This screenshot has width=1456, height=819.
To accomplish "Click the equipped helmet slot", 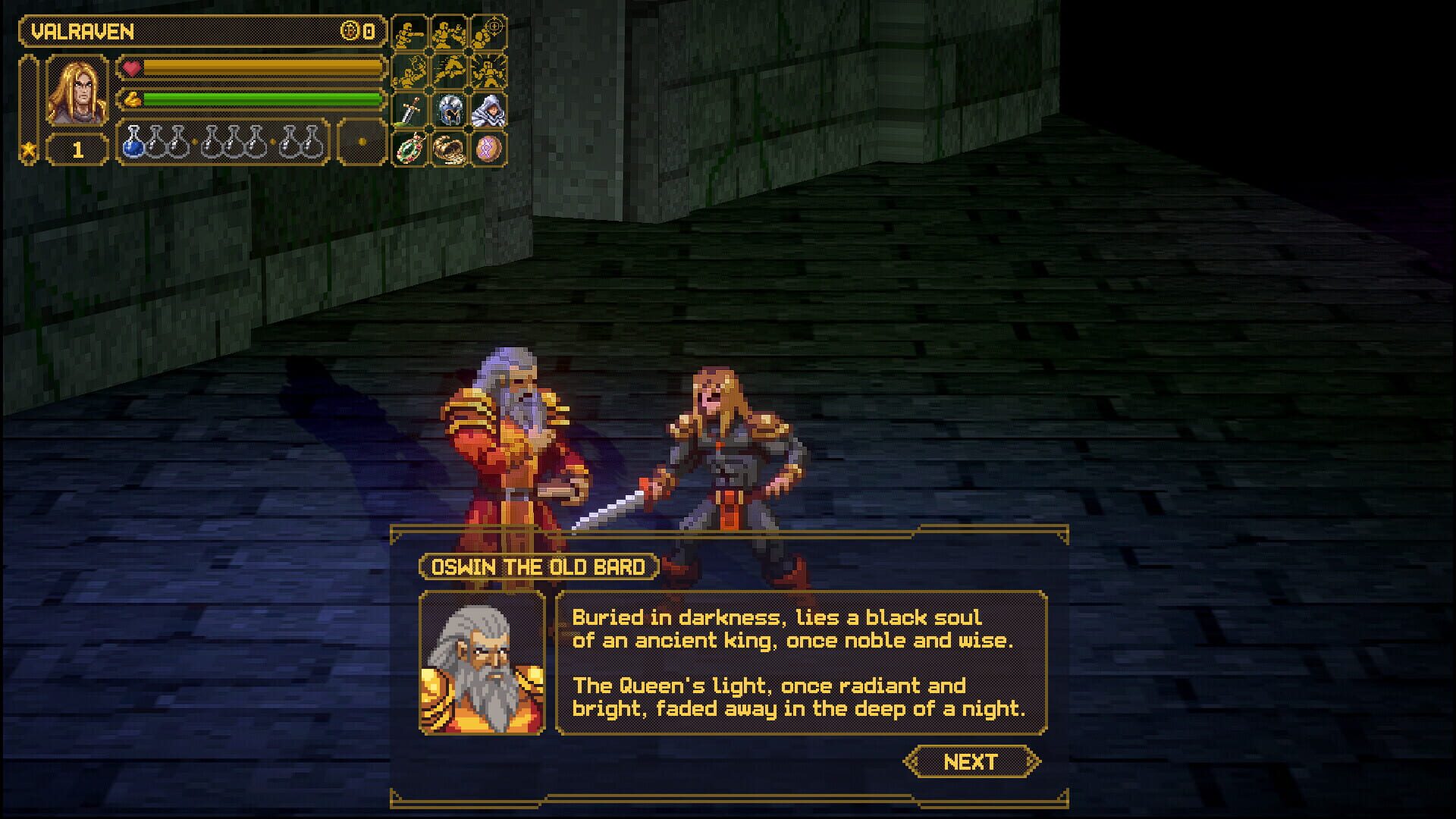I will 450,111.
